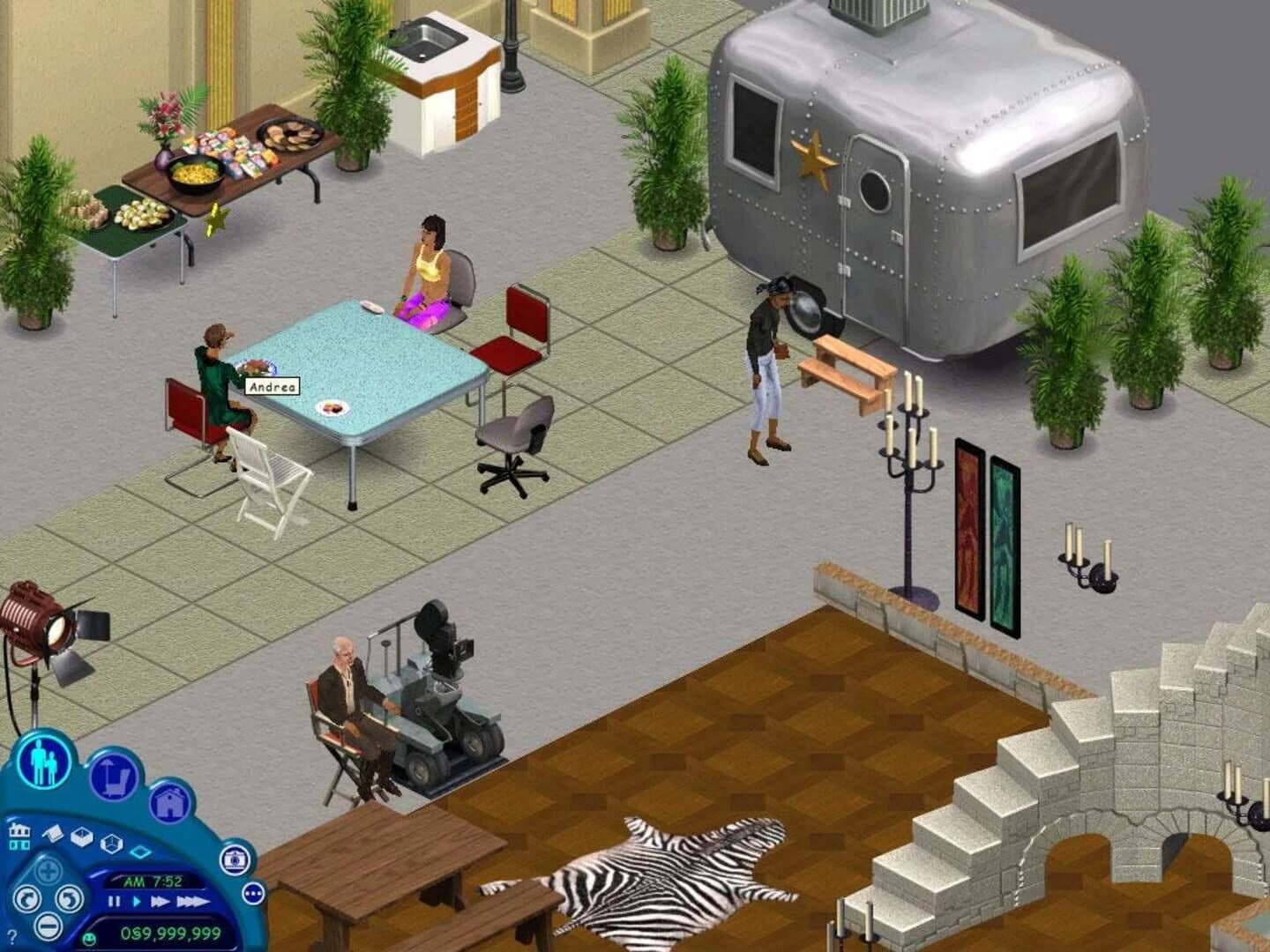Enter Build mode via the house icon
The height and width of the screenshot is (952, 1270).
coord(171,803)
